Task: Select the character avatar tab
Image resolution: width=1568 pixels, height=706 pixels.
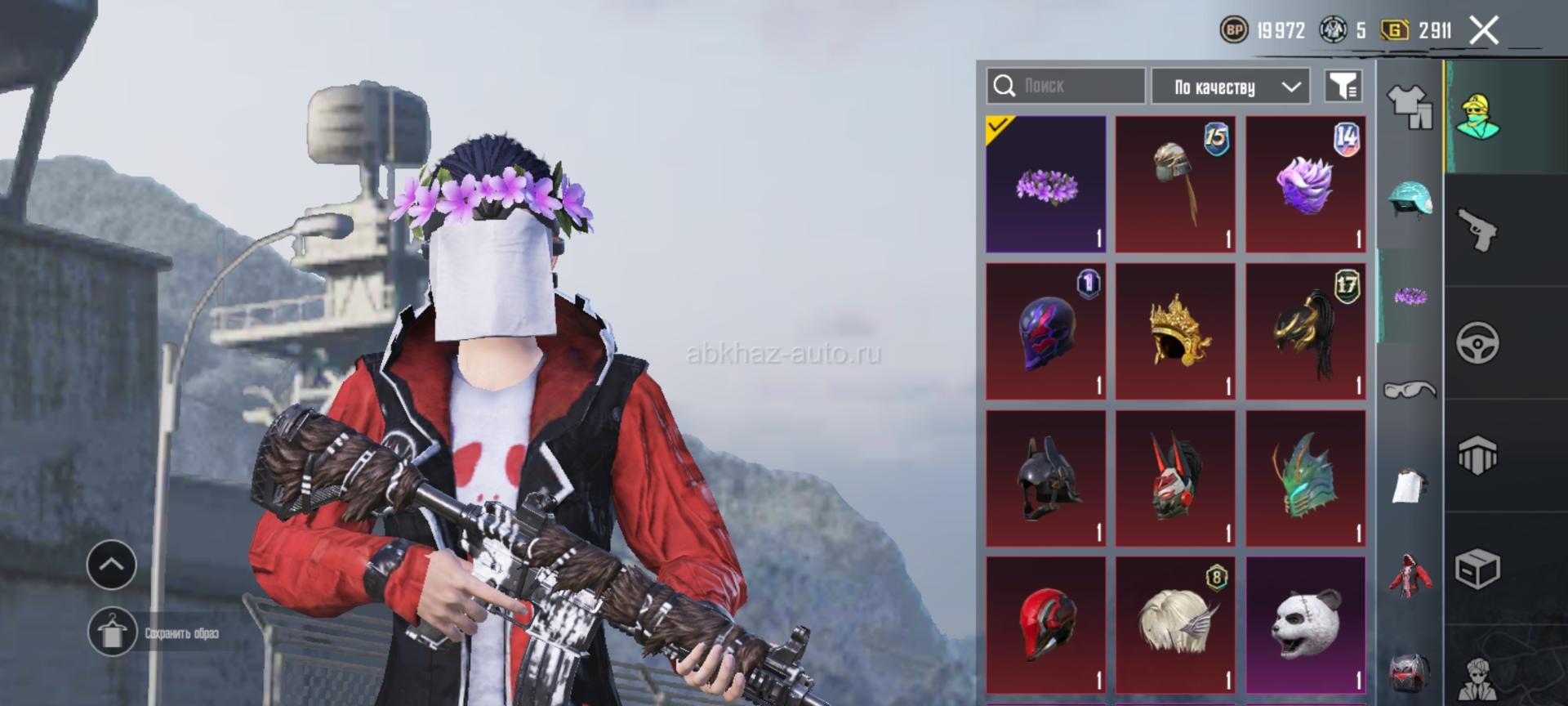Action: 1477,116
